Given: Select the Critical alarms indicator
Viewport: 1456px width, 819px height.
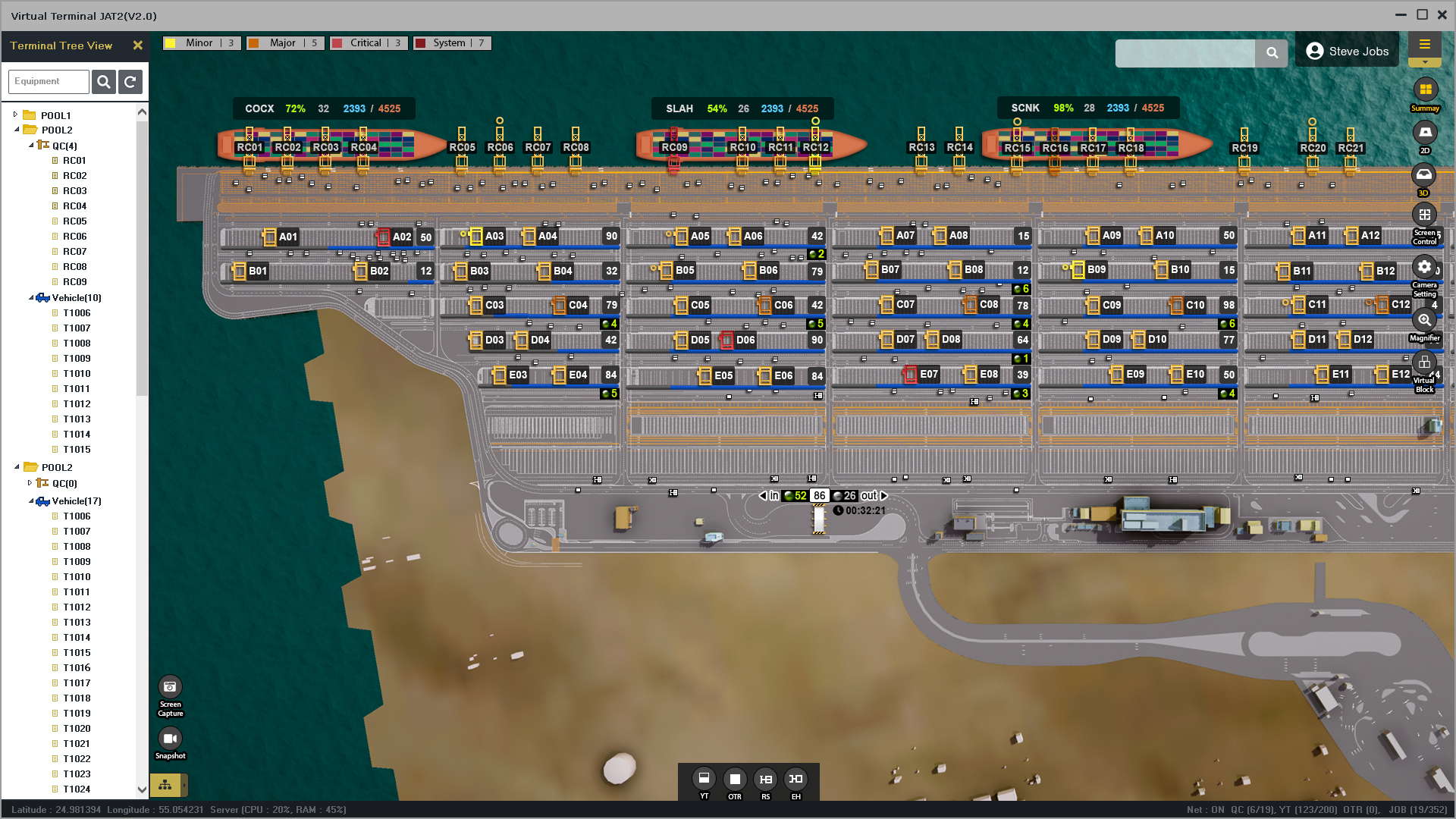Looking at the screenshot, I should [x=368, y=43].
